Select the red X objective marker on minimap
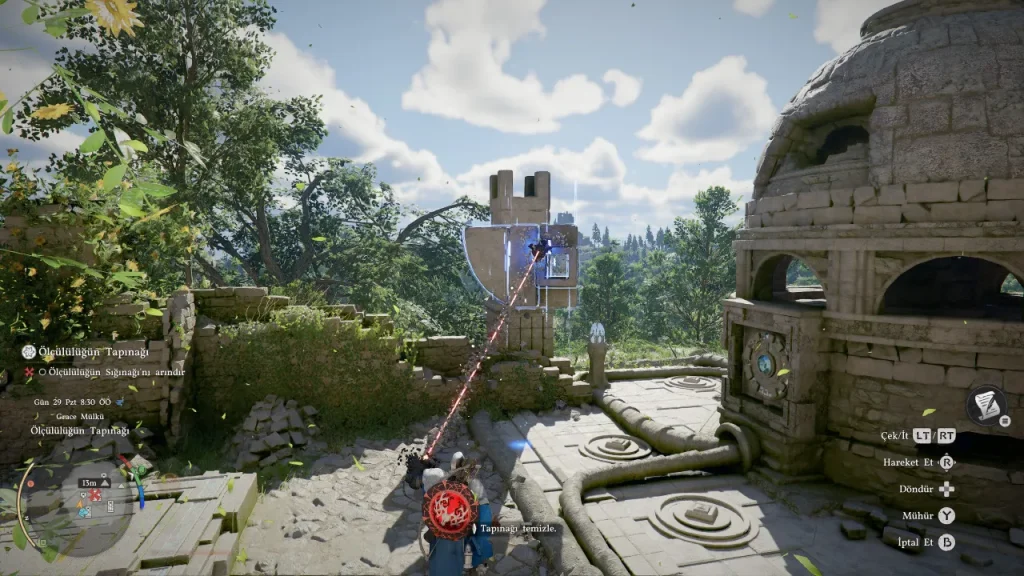The width and height of the screenshot is (1024, 576). tap(95, 495)
